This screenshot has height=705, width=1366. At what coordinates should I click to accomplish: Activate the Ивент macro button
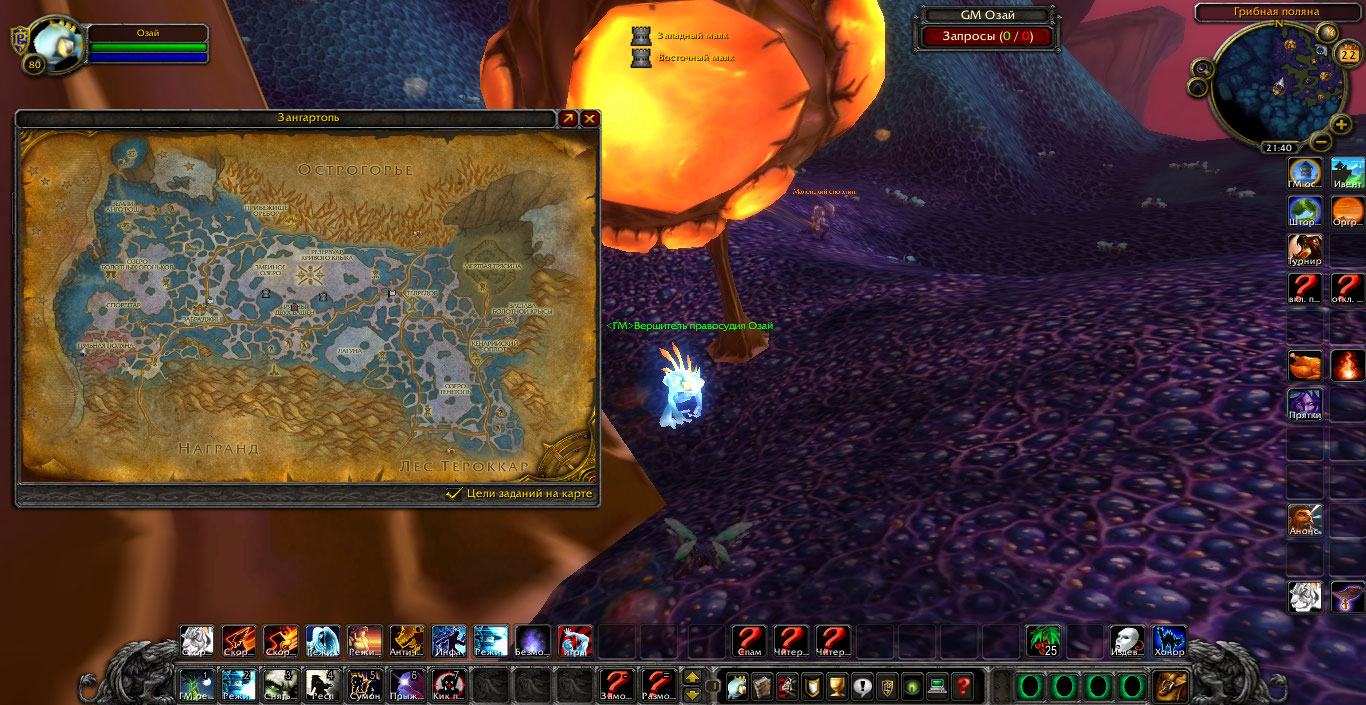click(1348, 173)
